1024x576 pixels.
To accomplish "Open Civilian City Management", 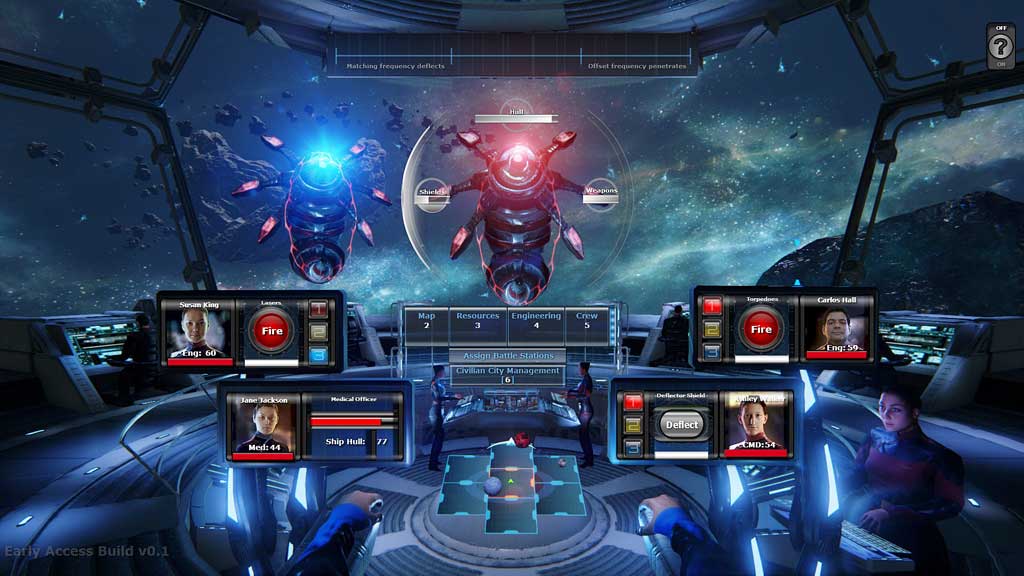I will click(507, 374).
